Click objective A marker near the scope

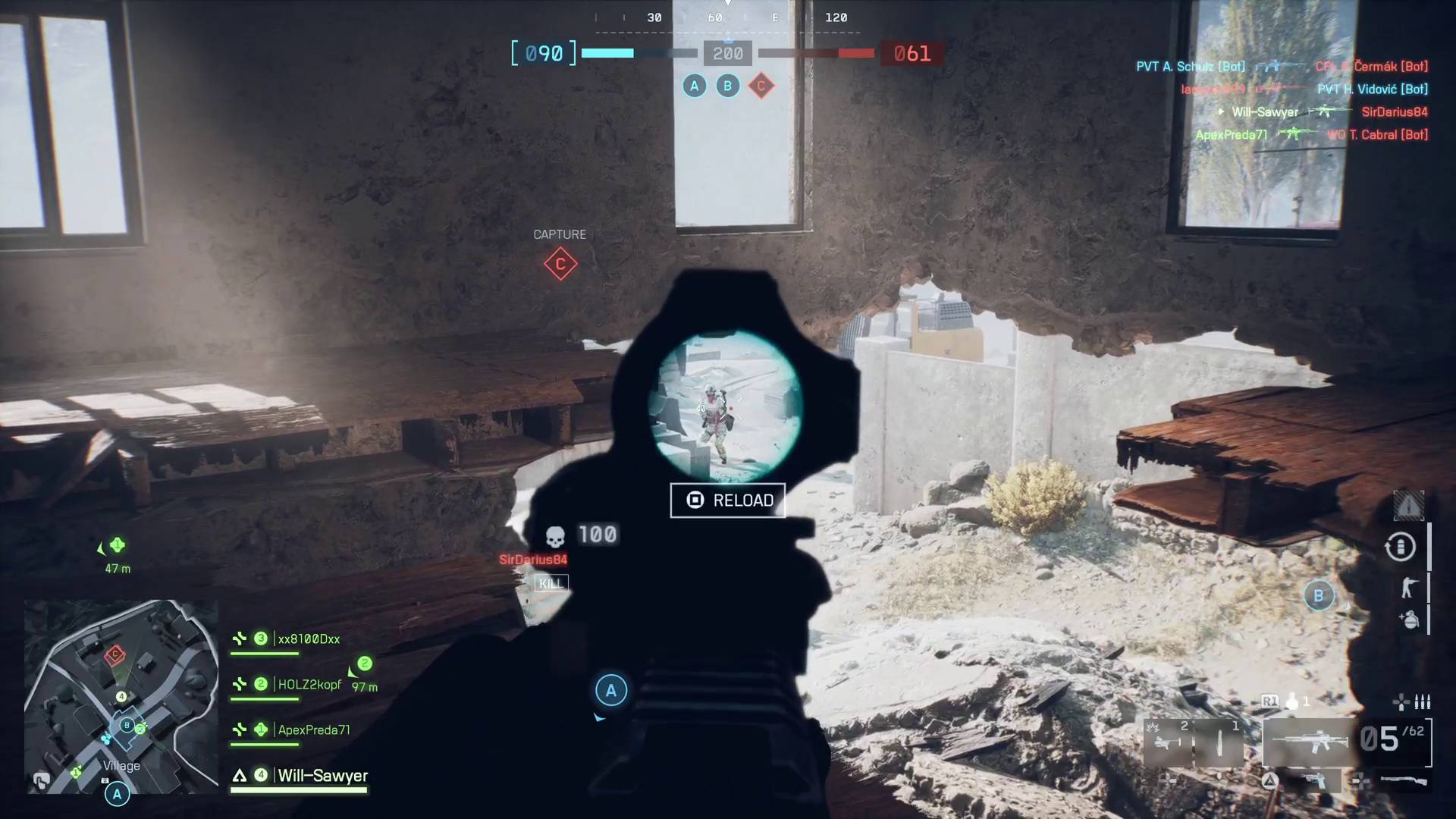pos(610,690)
